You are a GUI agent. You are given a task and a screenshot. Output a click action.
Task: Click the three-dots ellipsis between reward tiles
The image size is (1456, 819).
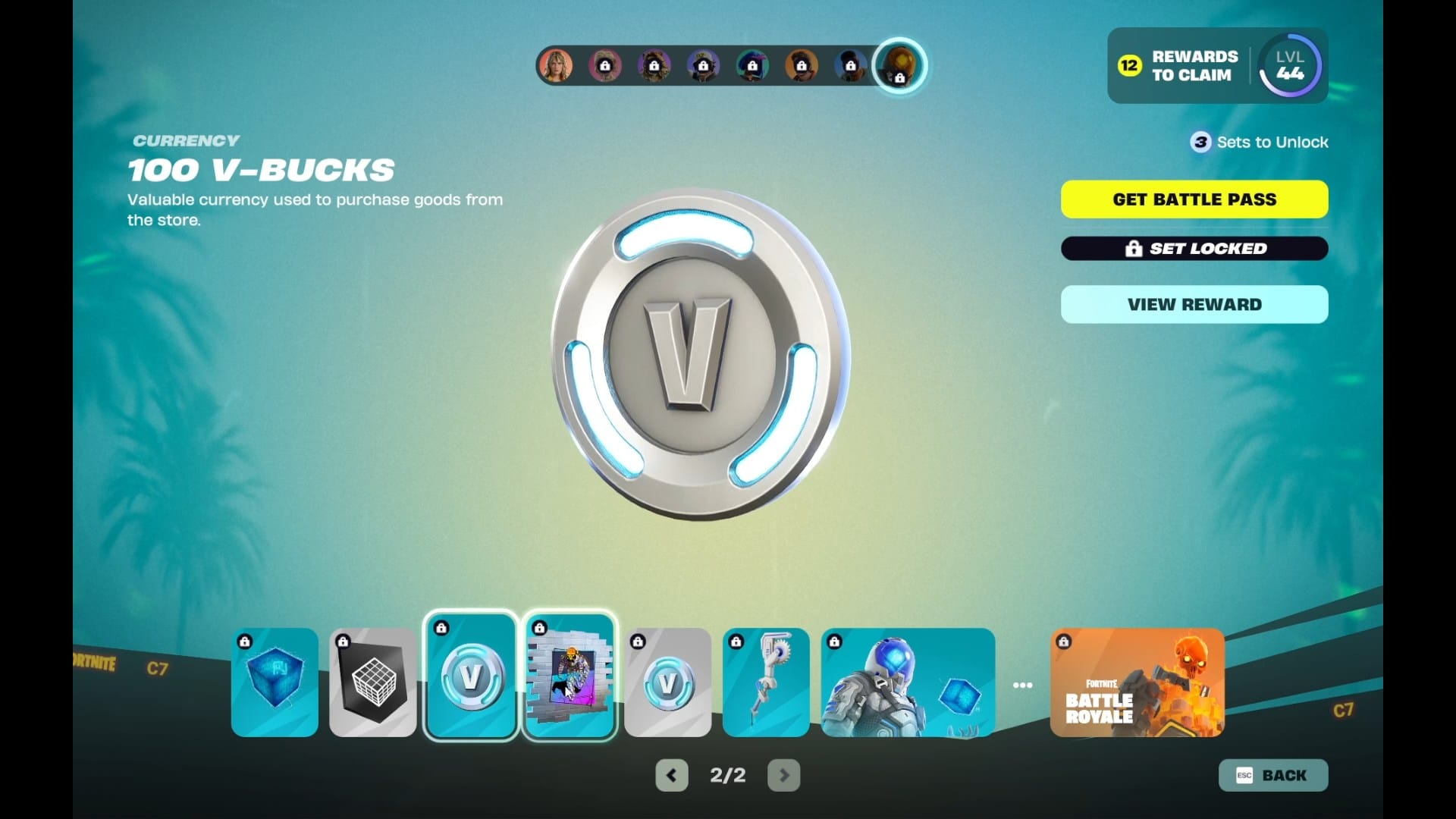point(1022,685)
